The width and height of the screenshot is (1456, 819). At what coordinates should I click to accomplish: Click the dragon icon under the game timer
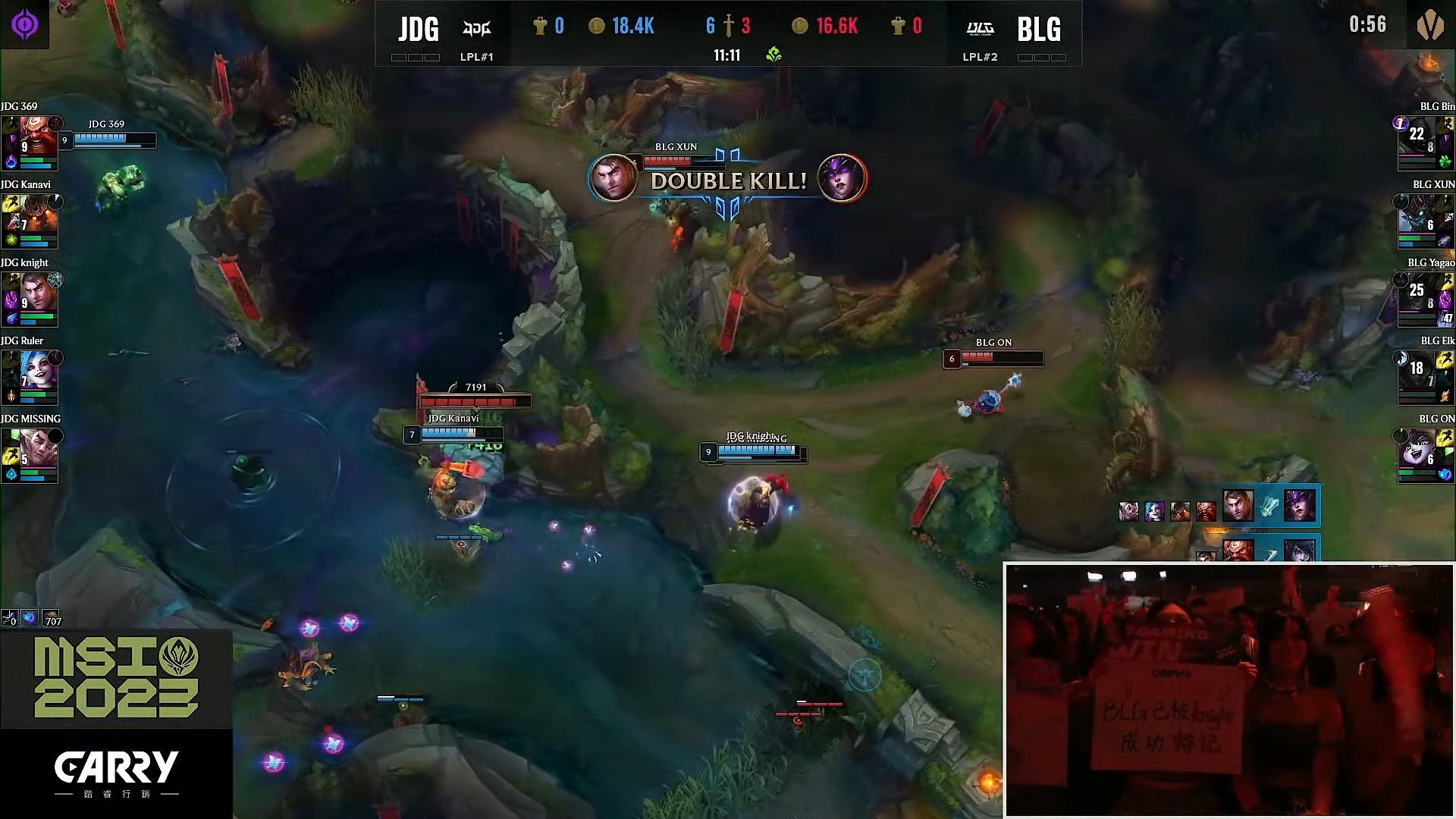774,54
